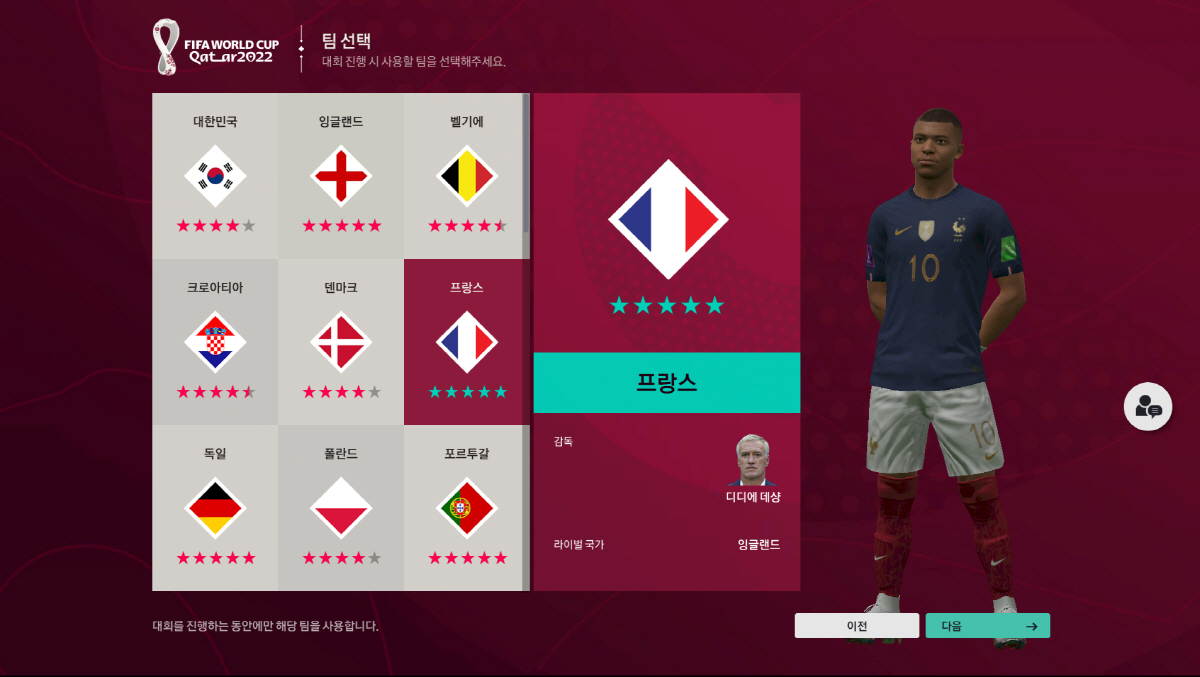Viewport: 1200px width, 677px height.
Task: Pick the 벨기에 team tile
Action: pos(467,176)
